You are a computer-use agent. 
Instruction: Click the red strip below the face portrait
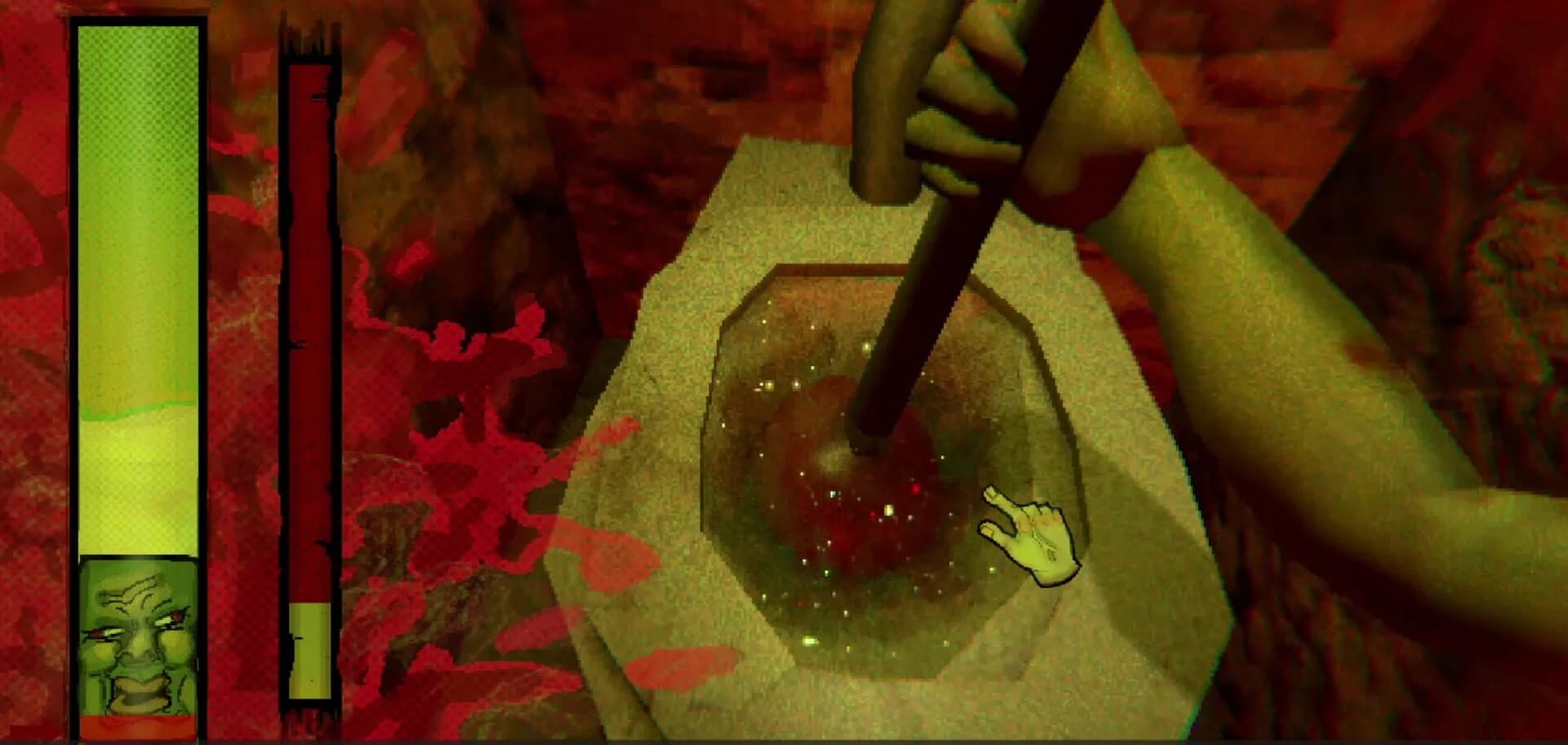coord(136,725)
